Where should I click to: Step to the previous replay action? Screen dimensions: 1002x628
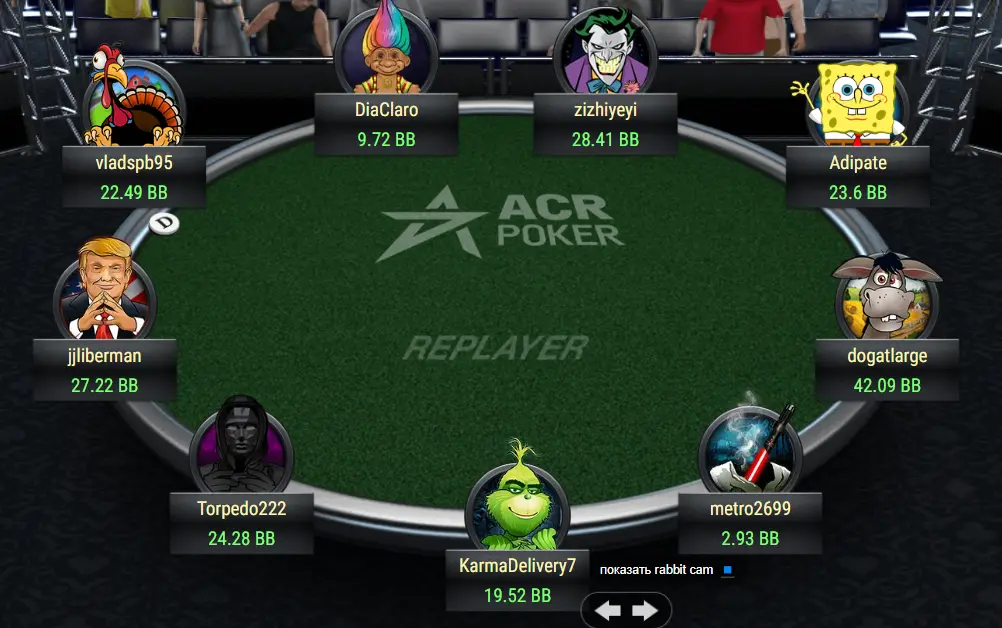click(608, 610)
